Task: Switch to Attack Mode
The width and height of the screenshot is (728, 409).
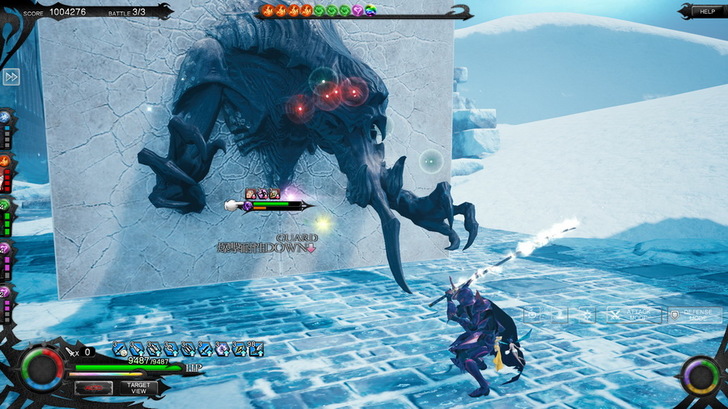Action: pos(633,314)
